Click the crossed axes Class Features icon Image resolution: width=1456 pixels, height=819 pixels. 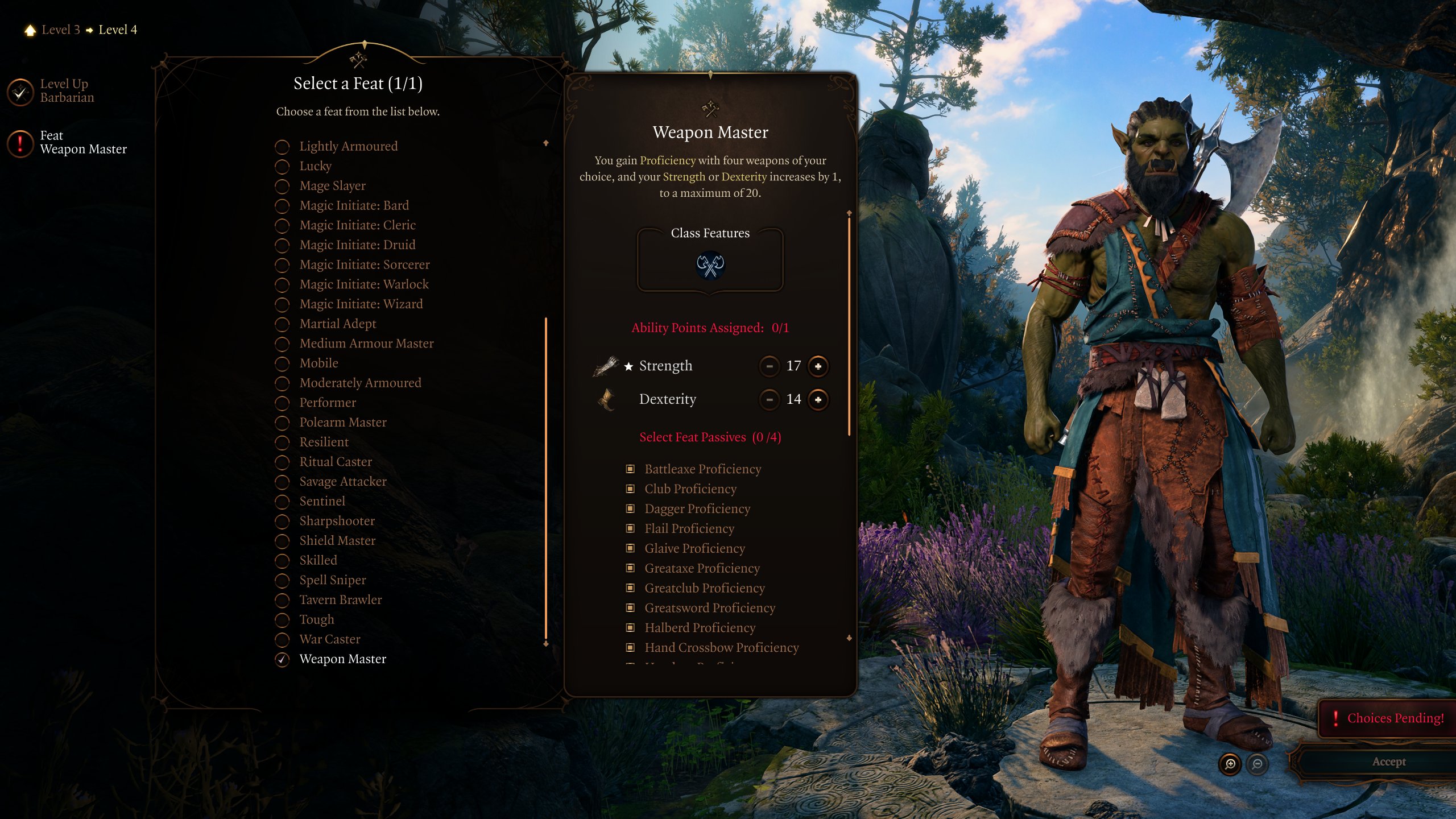pos(710,266)
